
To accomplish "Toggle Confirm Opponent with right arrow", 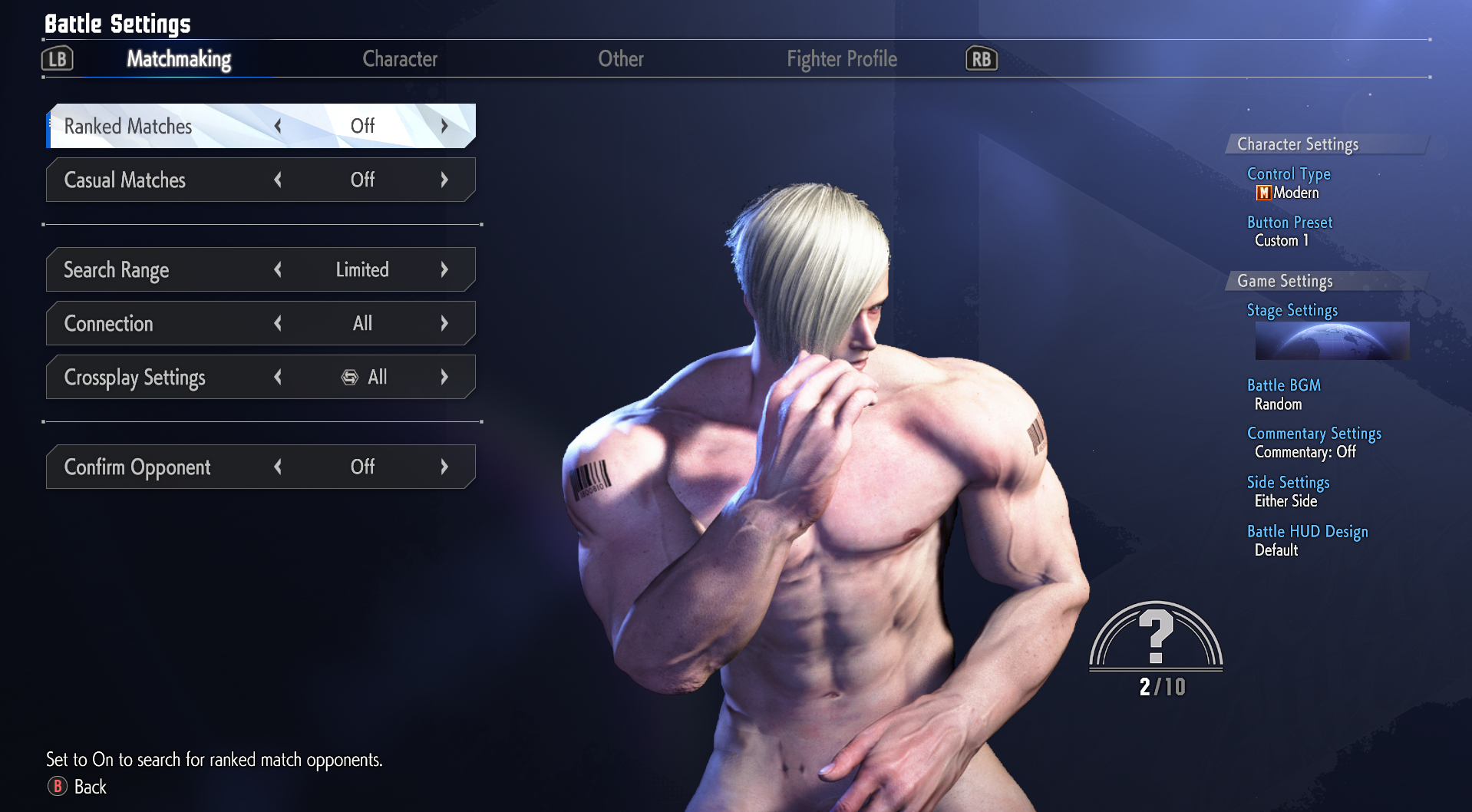I will pyautogui.click(x=444, y=467).
